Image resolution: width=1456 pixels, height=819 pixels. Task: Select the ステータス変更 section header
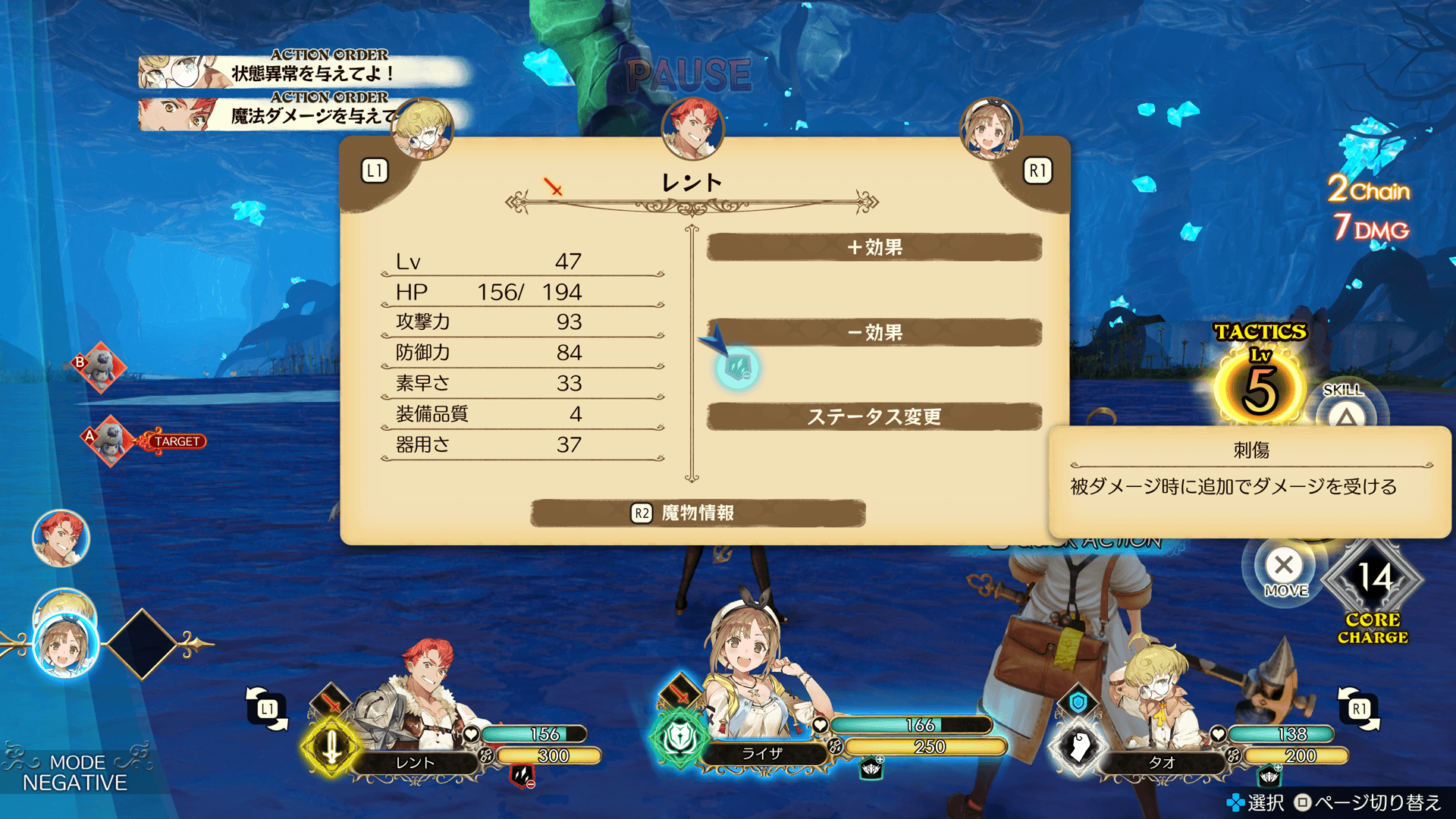[874, 416]
